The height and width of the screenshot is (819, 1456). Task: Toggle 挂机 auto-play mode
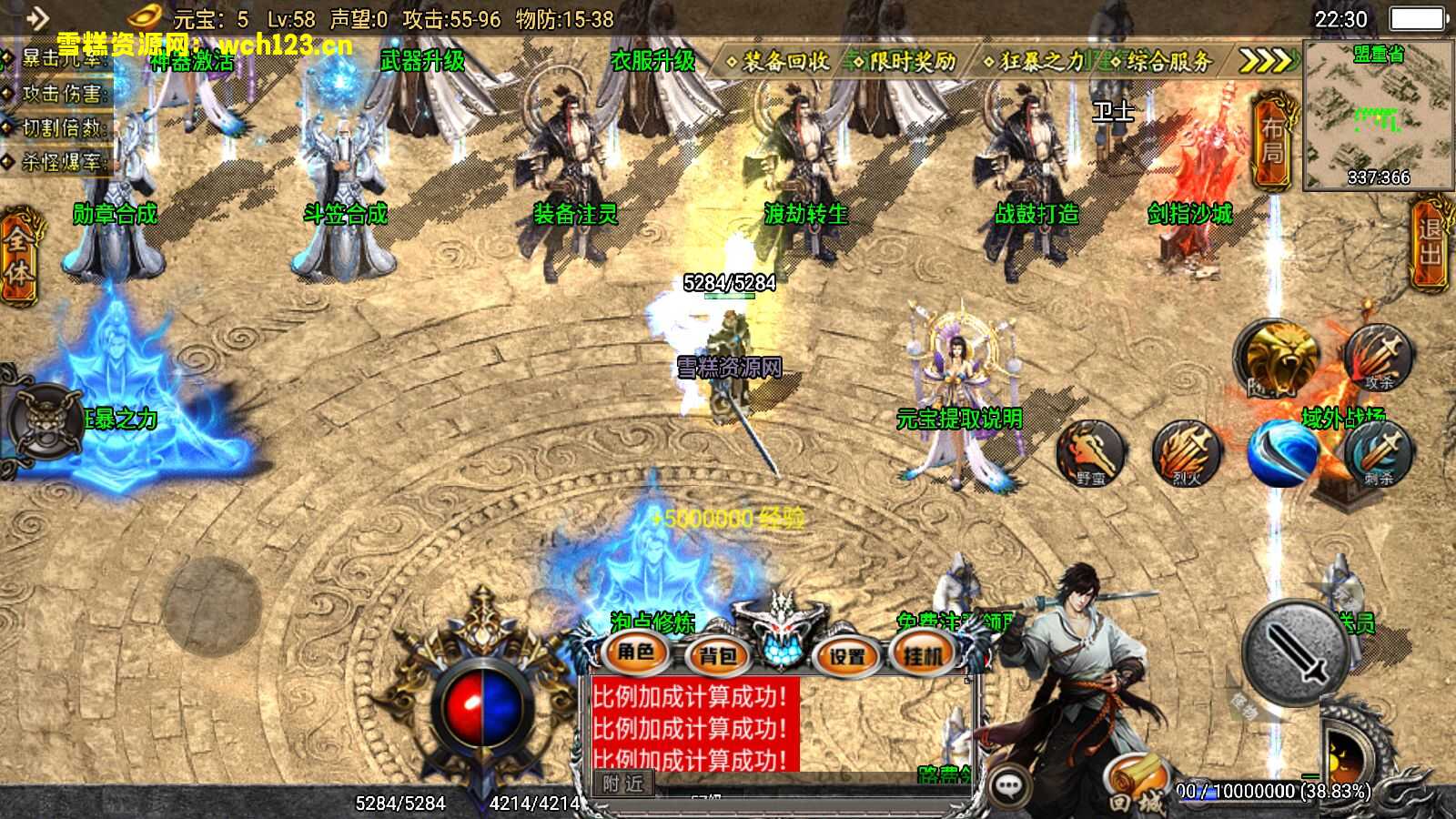(x=922, y=654)
